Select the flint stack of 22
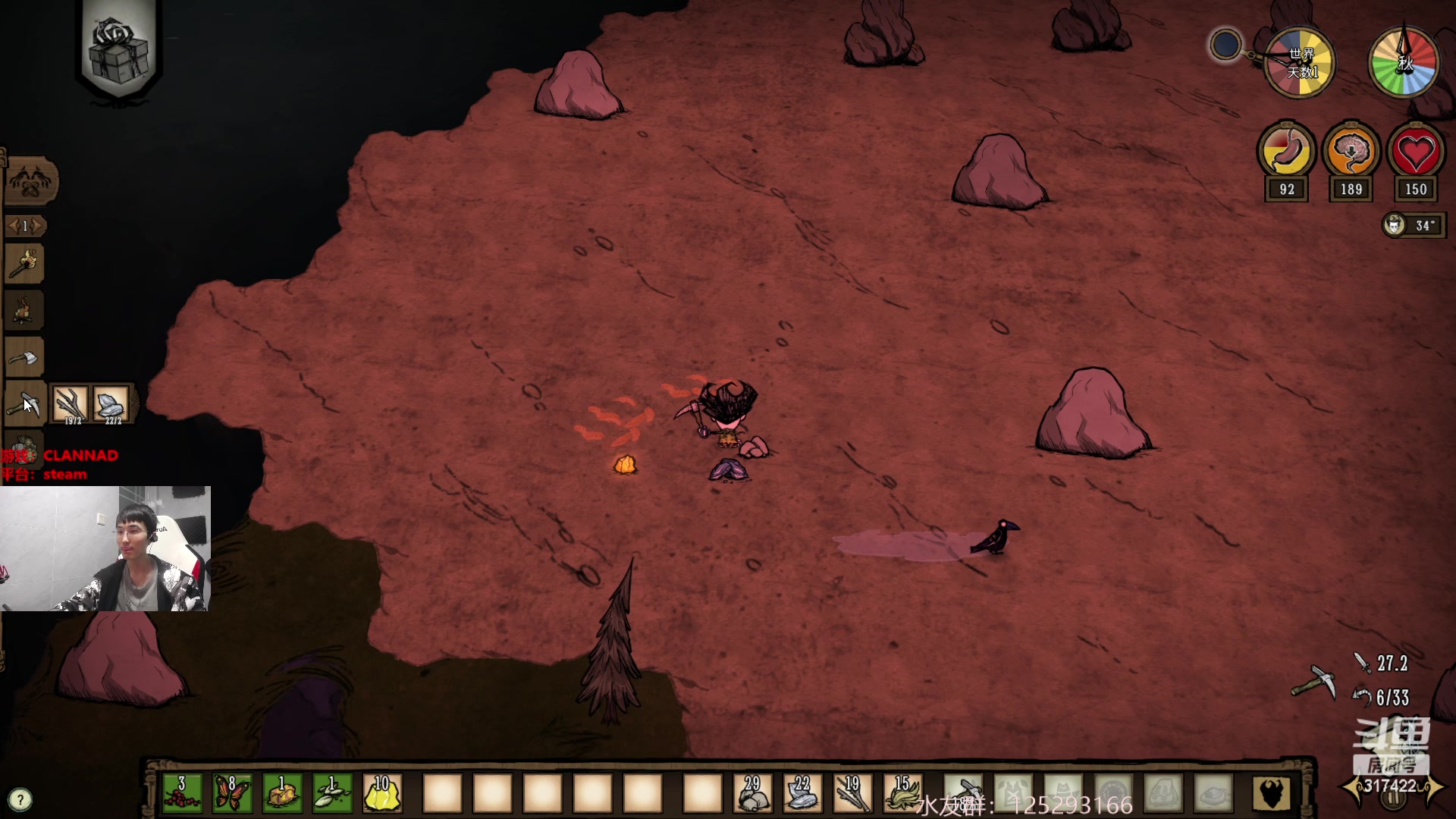 click(x=802, y=793)
